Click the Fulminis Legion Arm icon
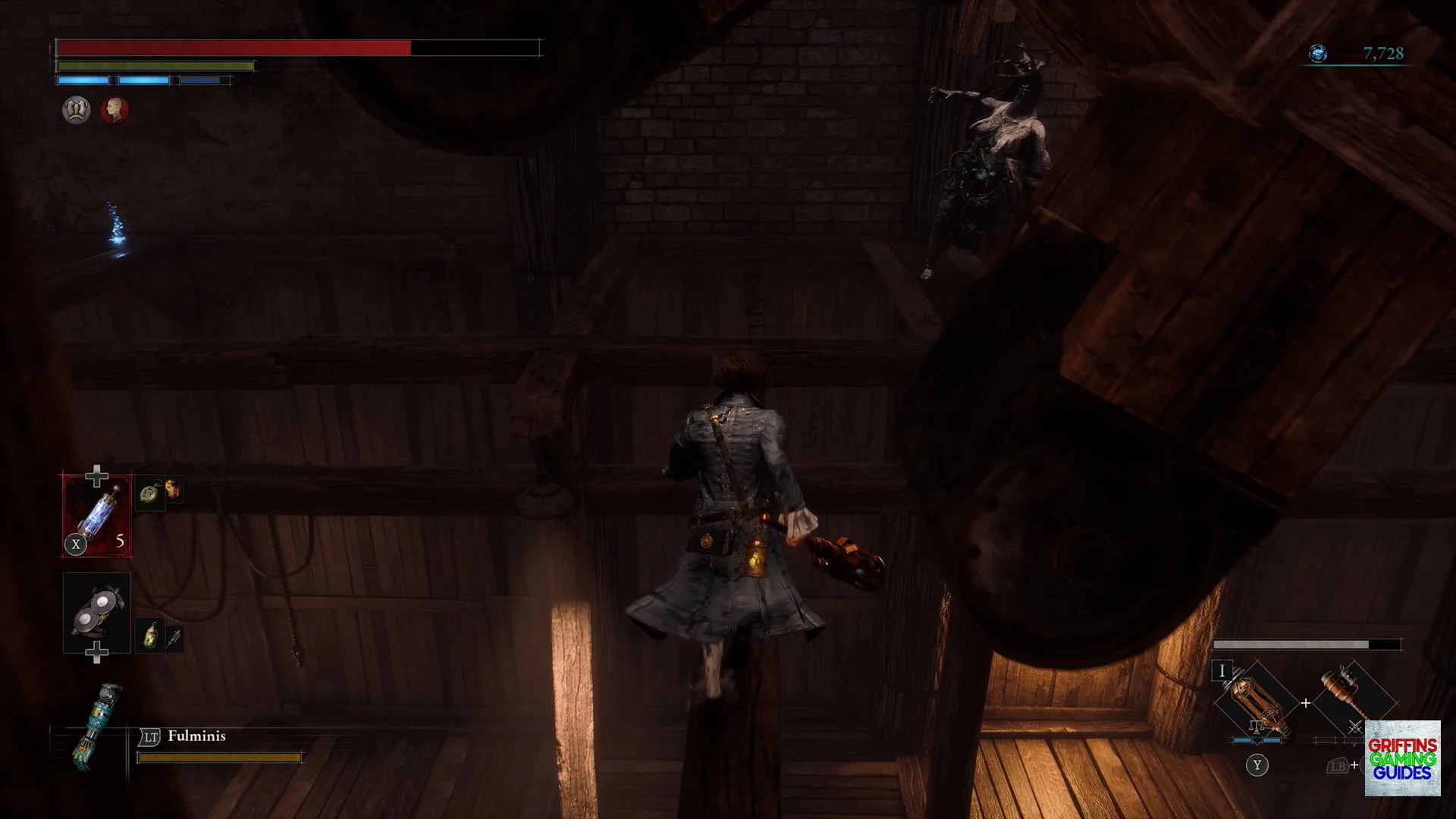Image resolution: width=1456 pixels, height=819 pixels. 97,726
